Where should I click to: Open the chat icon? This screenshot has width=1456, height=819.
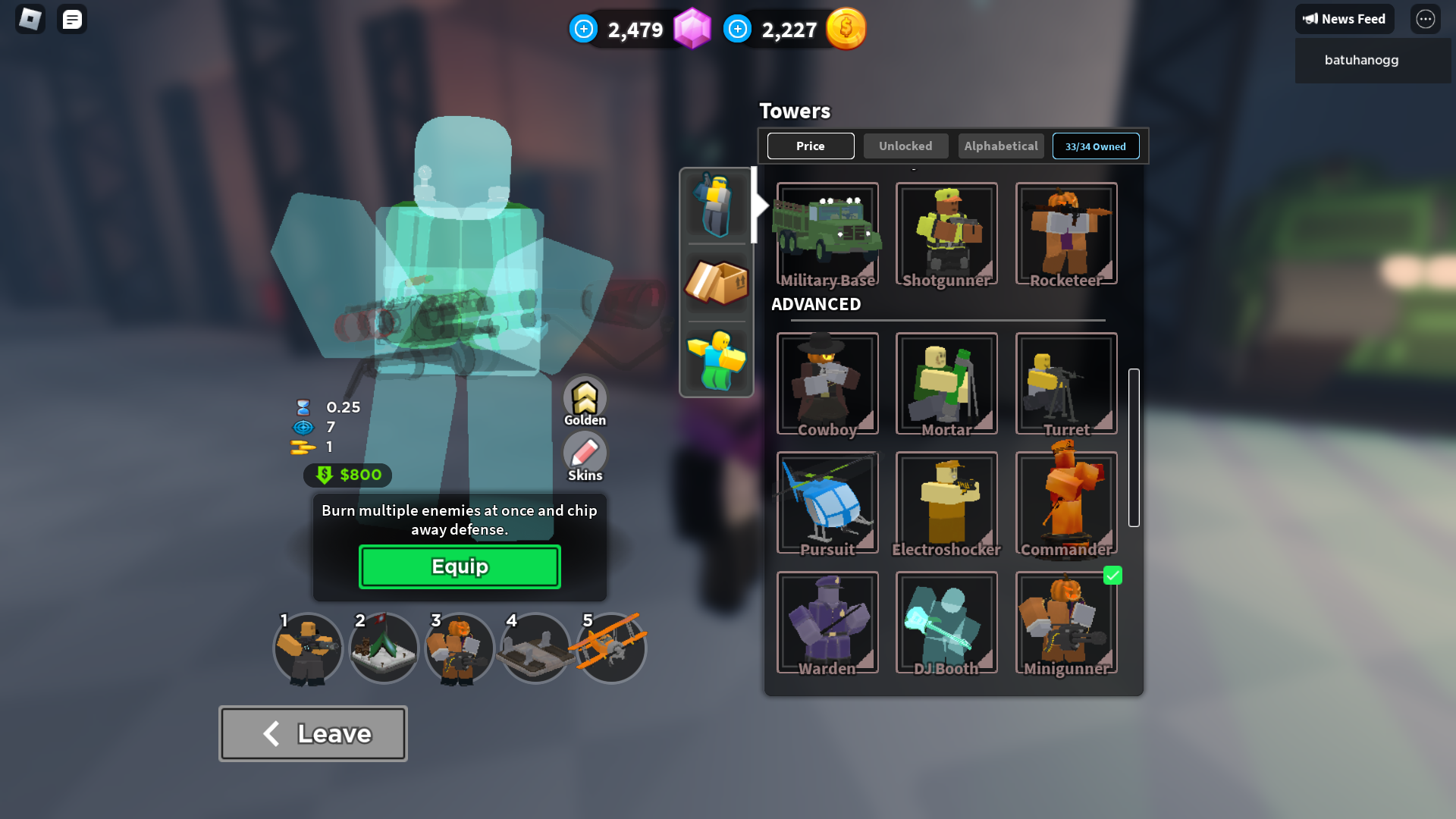click(x=72, y=19)
